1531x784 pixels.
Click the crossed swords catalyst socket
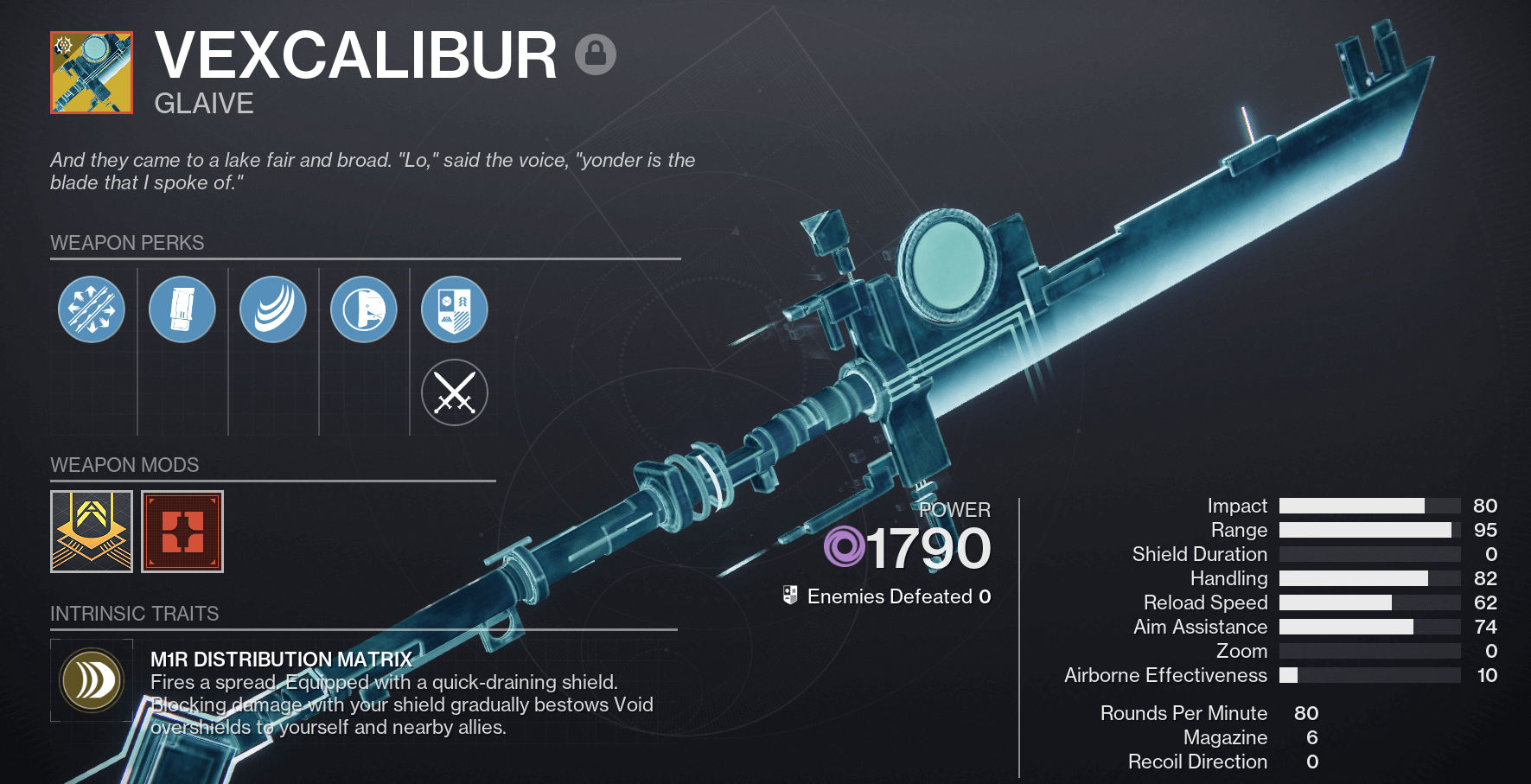pyautogui.click(x=454, y=392)
